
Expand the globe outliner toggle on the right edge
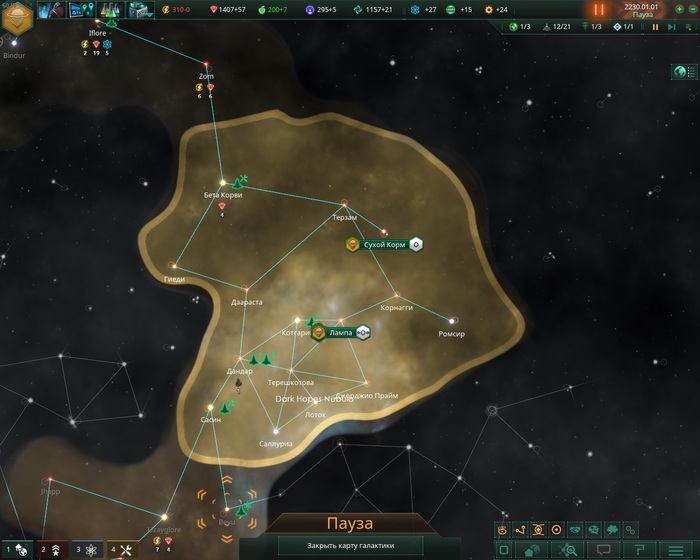click(x=685, y=72)
